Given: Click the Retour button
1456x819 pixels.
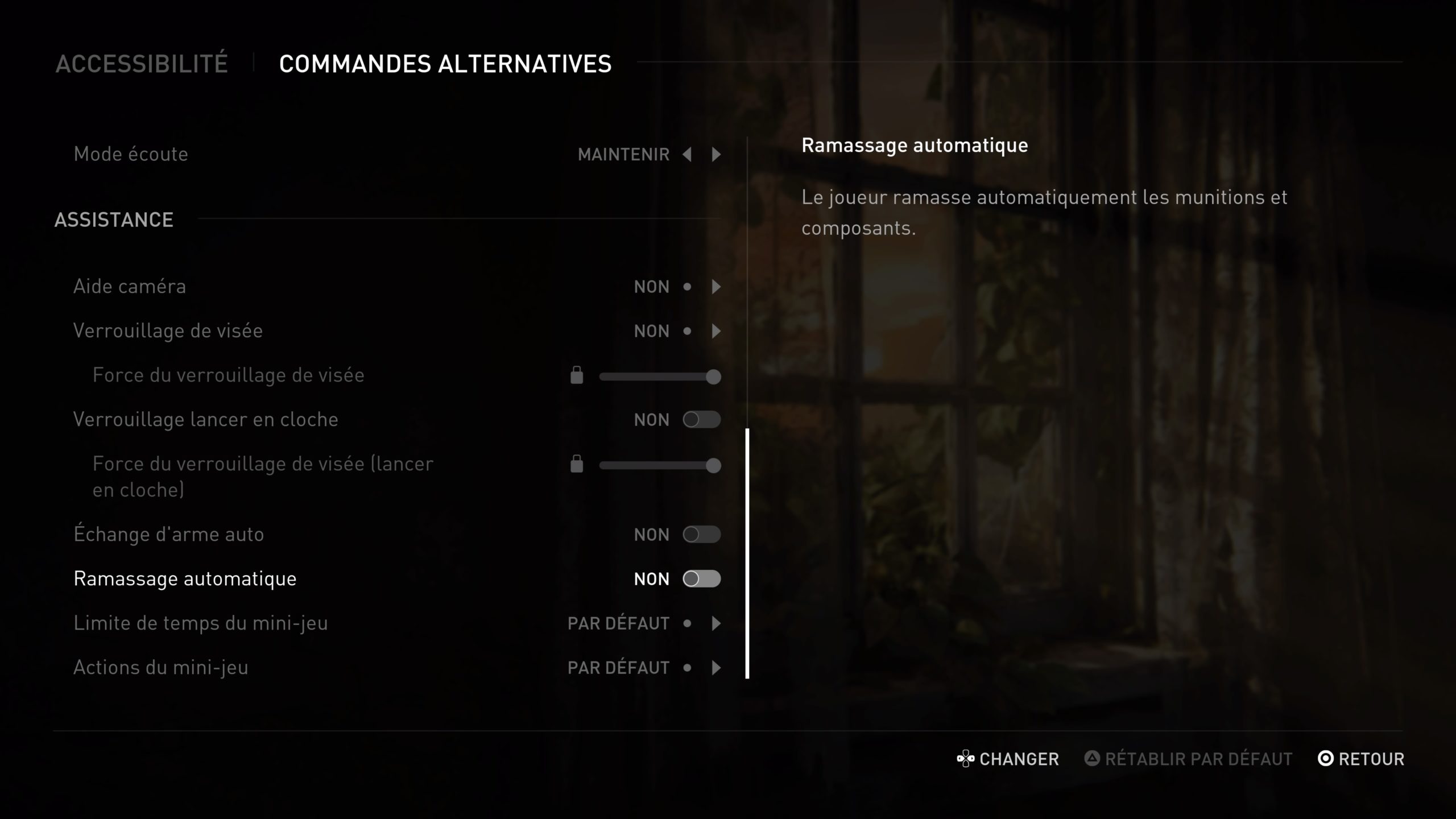Looking at the screenshot, I should tap(1361, 759).
